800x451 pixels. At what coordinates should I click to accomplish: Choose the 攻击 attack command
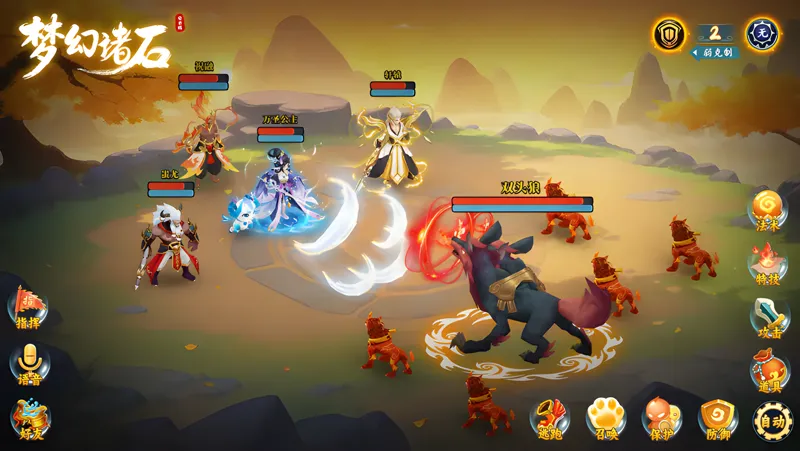pos(769,318)
